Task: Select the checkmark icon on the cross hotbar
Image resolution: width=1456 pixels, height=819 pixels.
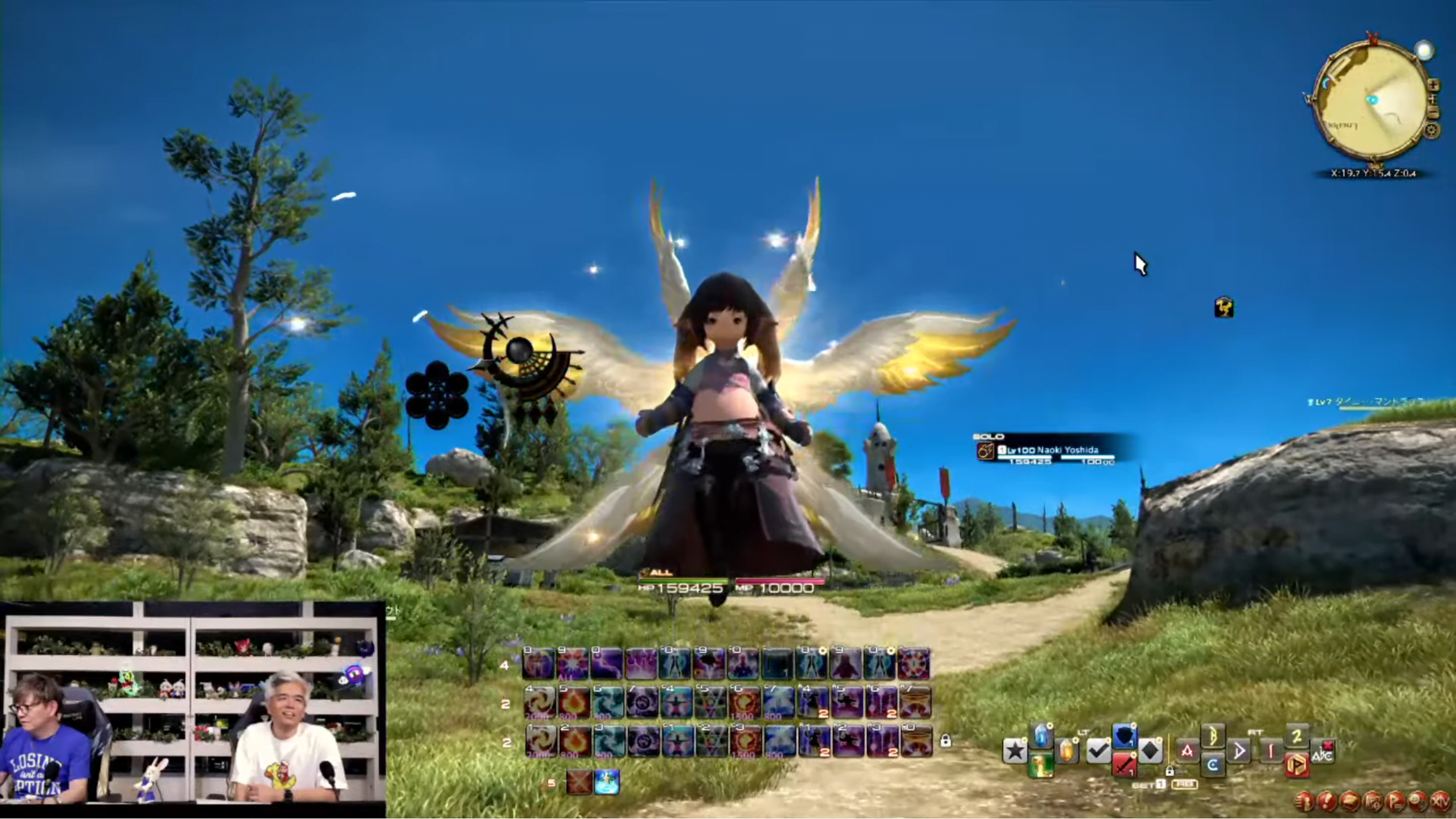Action: coord(1098,751)
